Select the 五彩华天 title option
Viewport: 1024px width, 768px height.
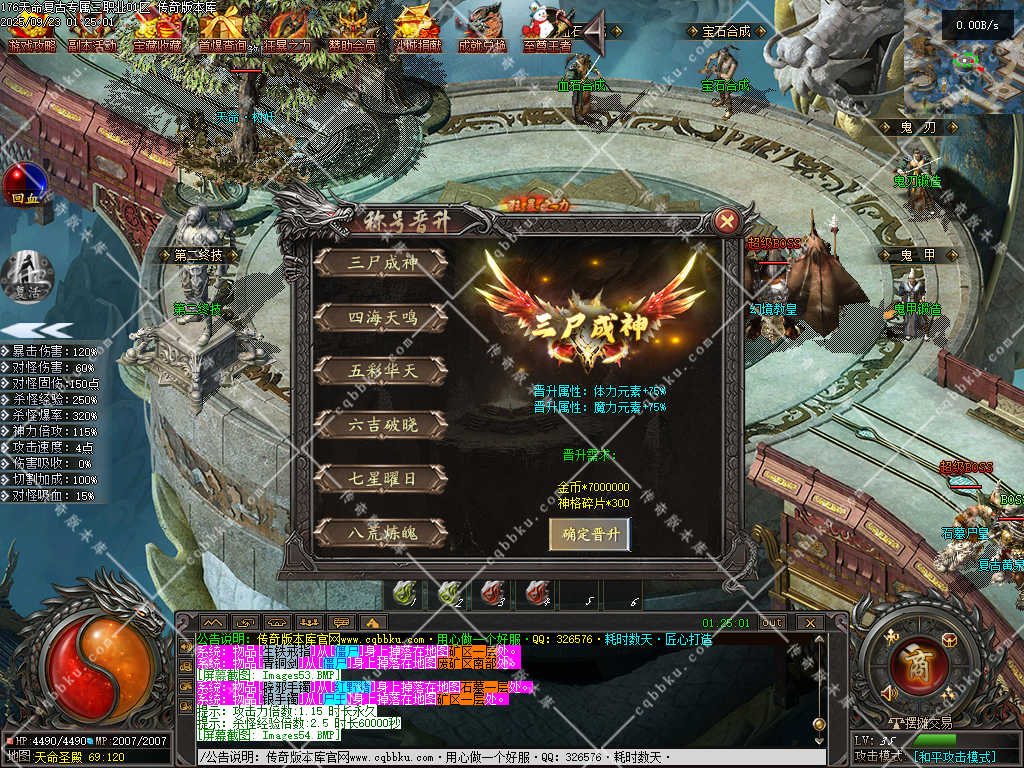pos(381,371)
